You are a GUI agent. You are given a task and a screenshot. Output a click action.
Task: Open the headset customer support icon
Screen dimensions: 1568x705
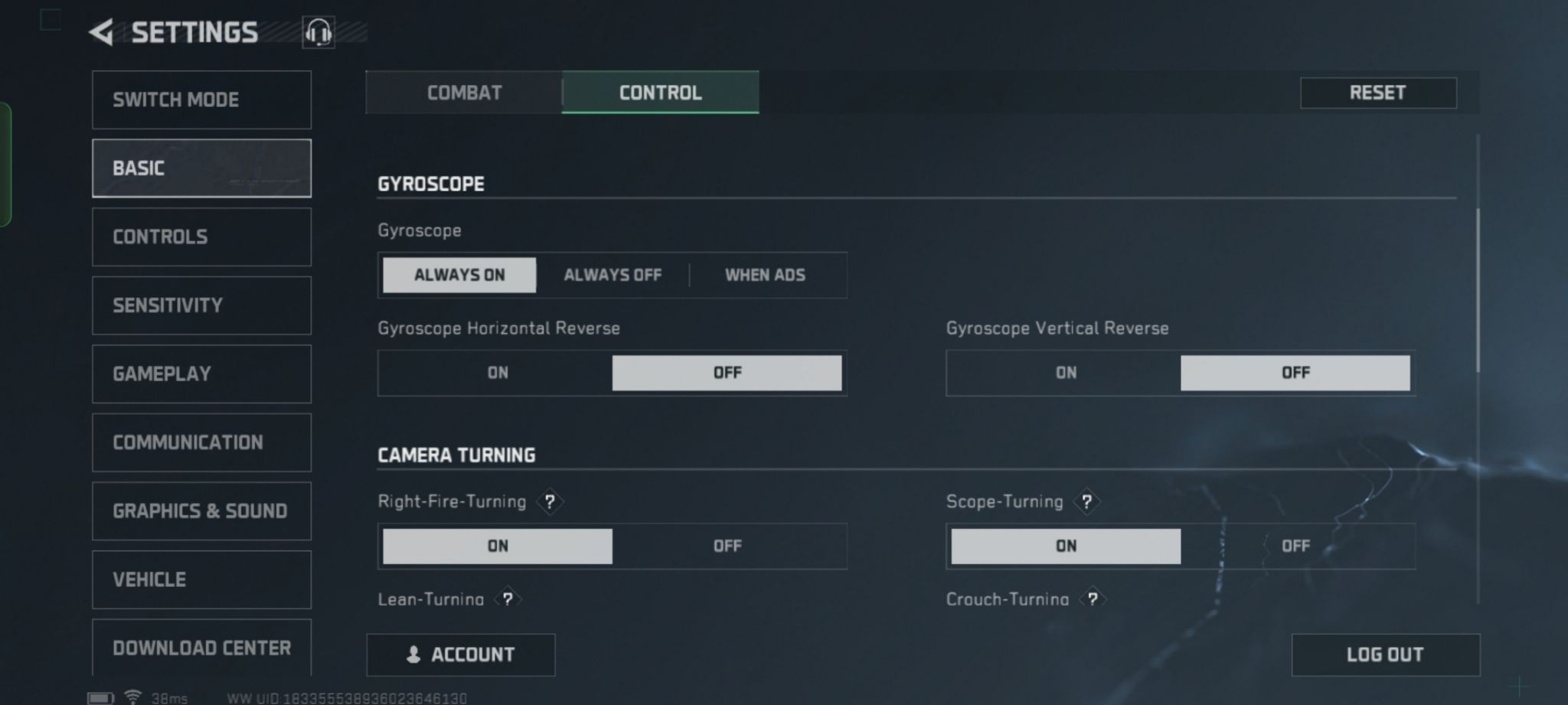(318, 33)
